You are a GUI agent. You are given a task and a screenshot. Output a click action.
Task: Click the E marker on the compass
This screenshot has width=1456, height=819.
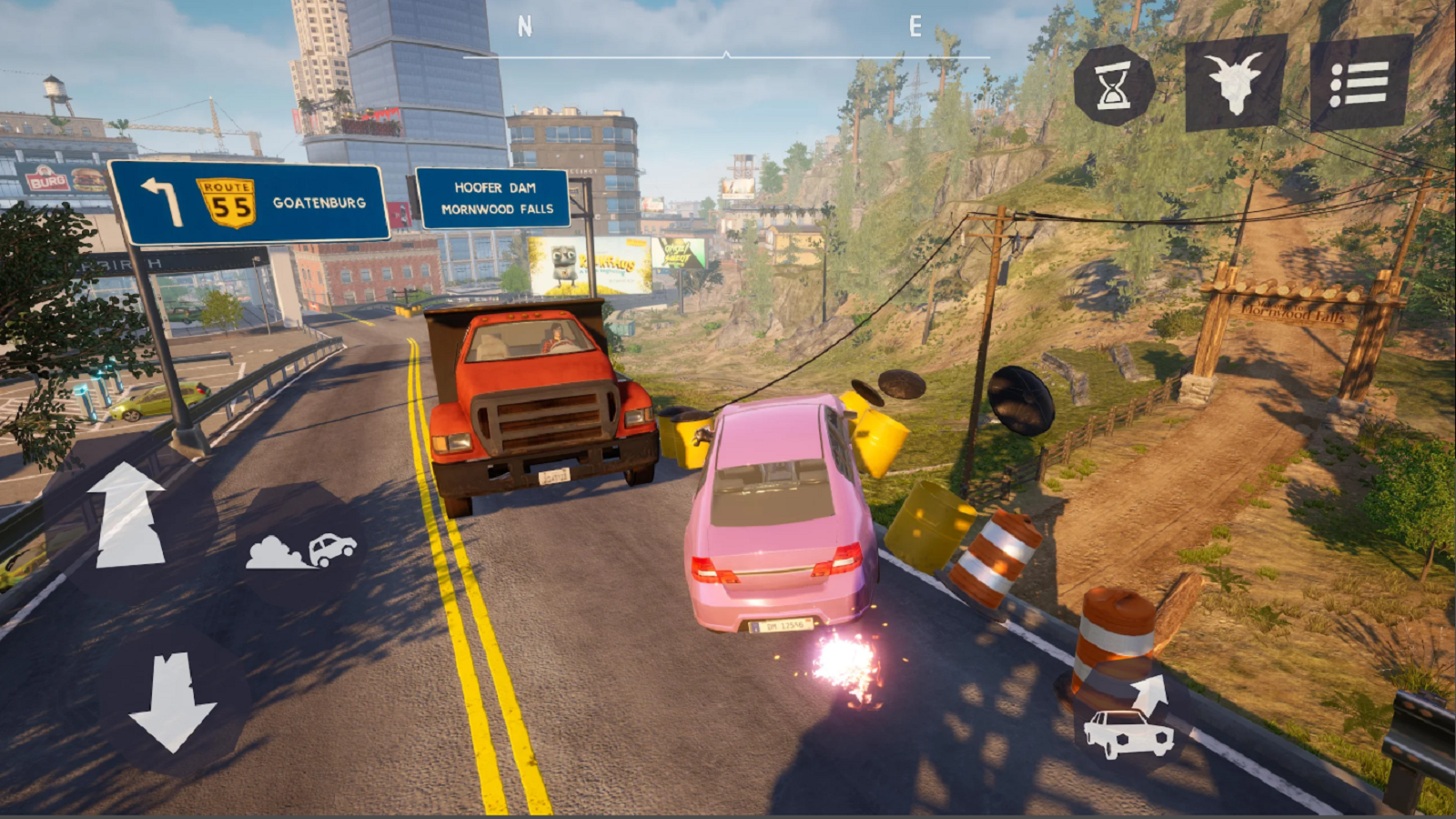coord(915,25)
